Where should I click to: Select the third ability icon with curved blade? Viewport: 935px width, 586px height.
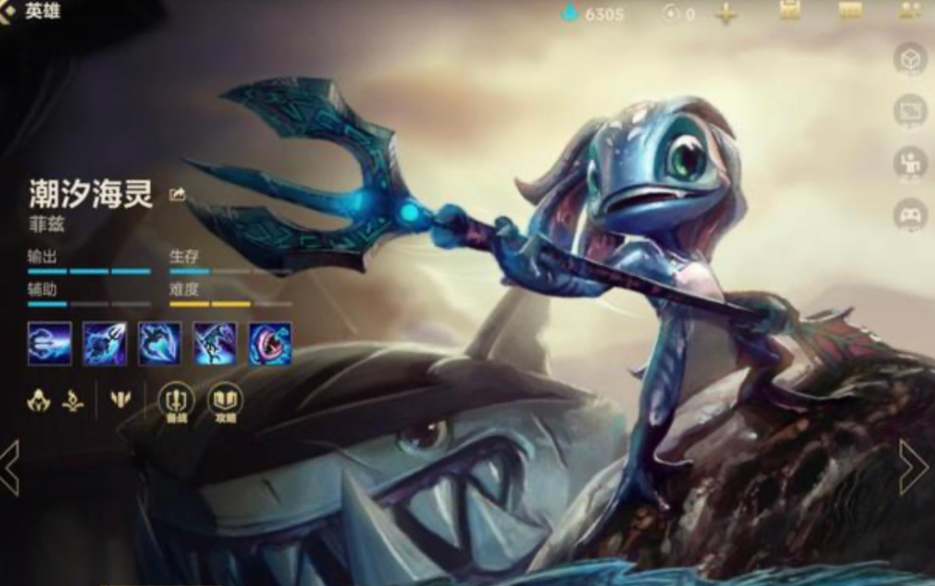159,343
